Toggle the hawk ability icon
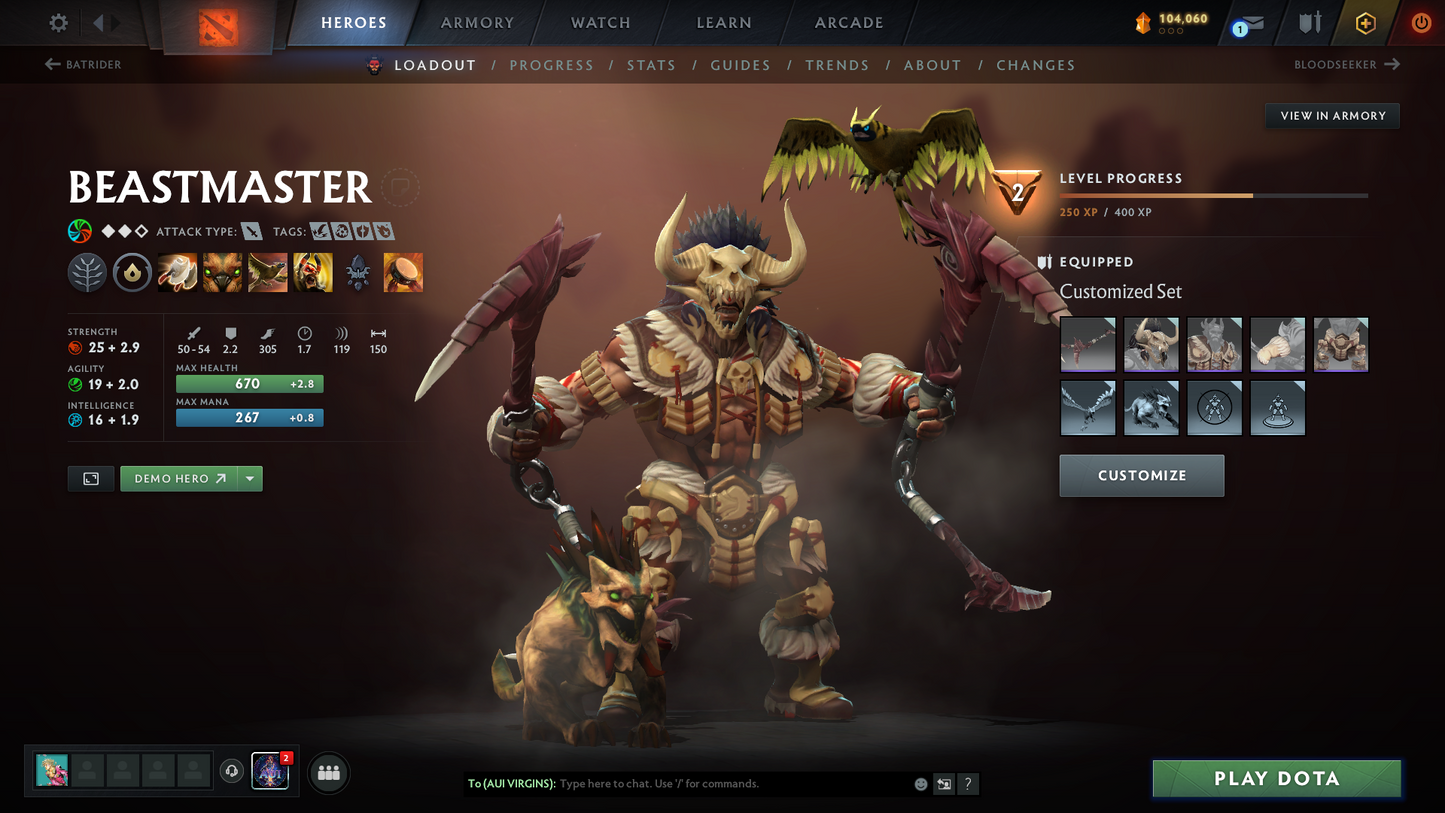Viewport: 1445px width, 813px height. (x=267, y=271)
